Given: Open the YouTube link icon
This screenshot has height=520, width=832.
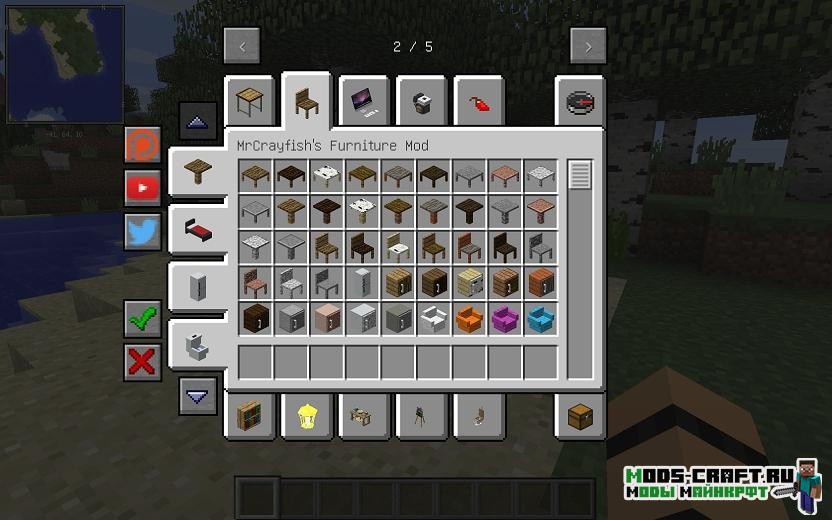Looking at the screenshot, I should point(143,188).
